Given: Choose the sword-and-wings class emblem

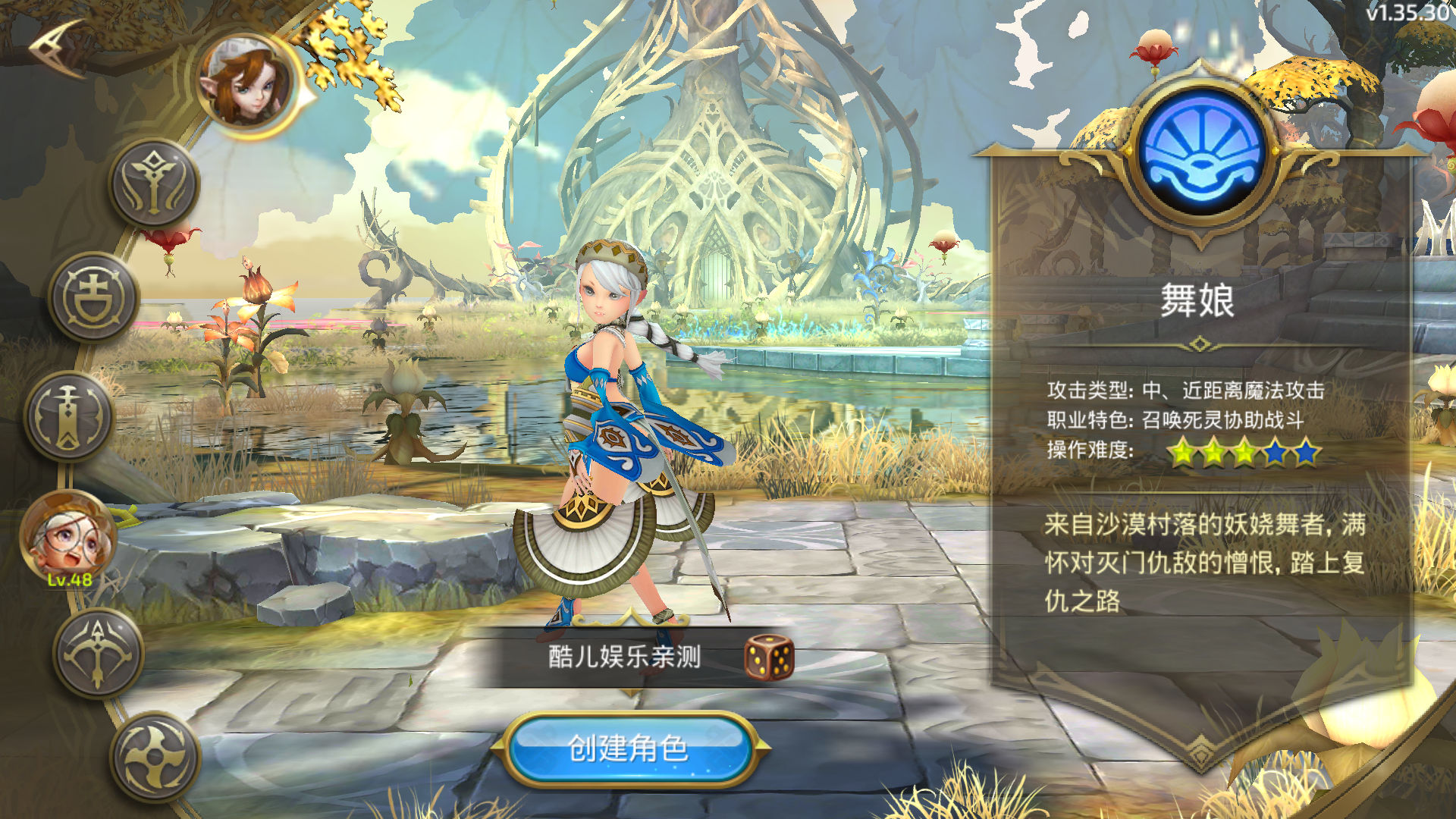Looking at the screenshot, I should point(155,184).
